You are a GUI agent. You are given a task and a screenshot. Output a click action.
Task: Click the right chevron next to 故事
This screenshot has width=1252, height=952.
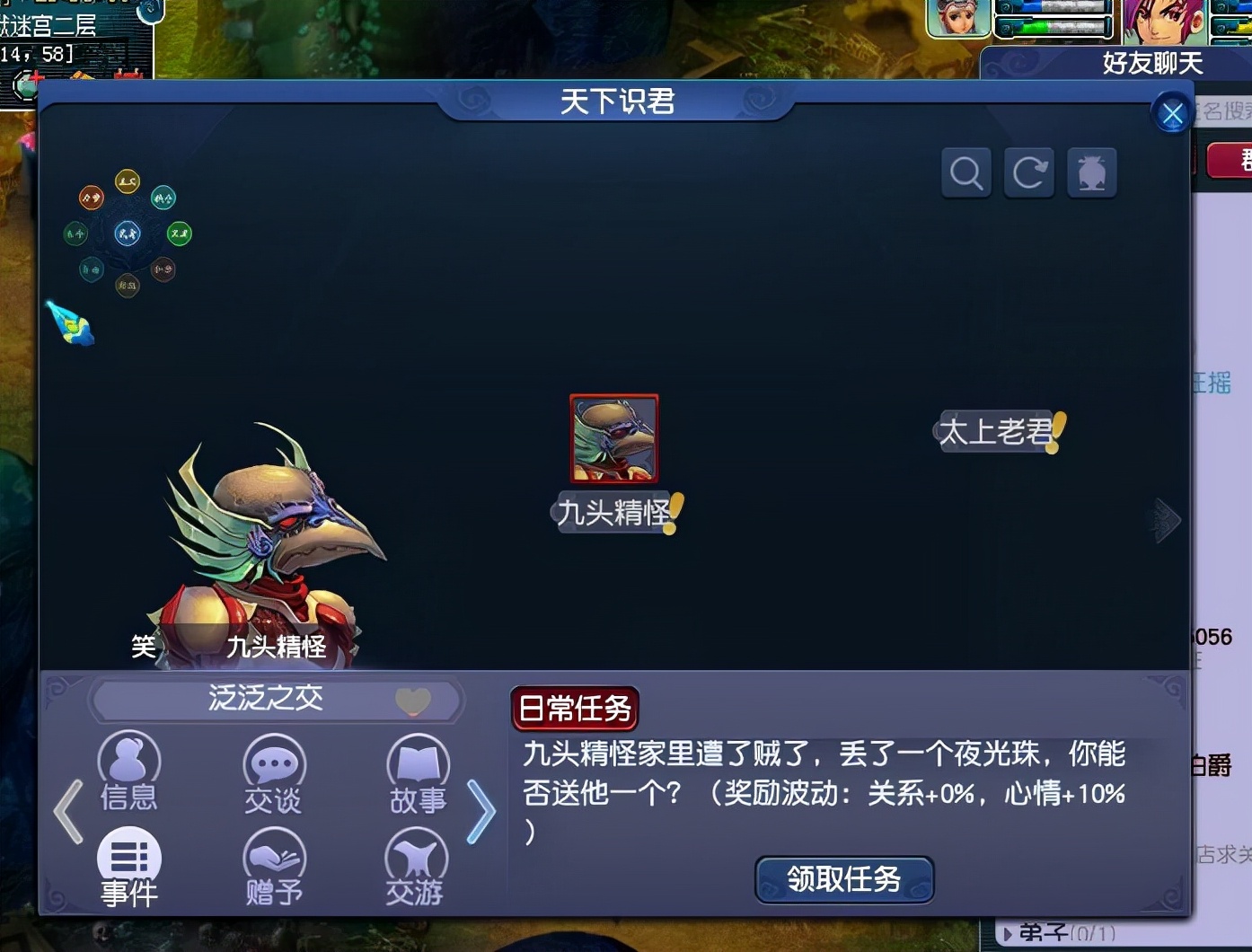click(x=481, y=811)
